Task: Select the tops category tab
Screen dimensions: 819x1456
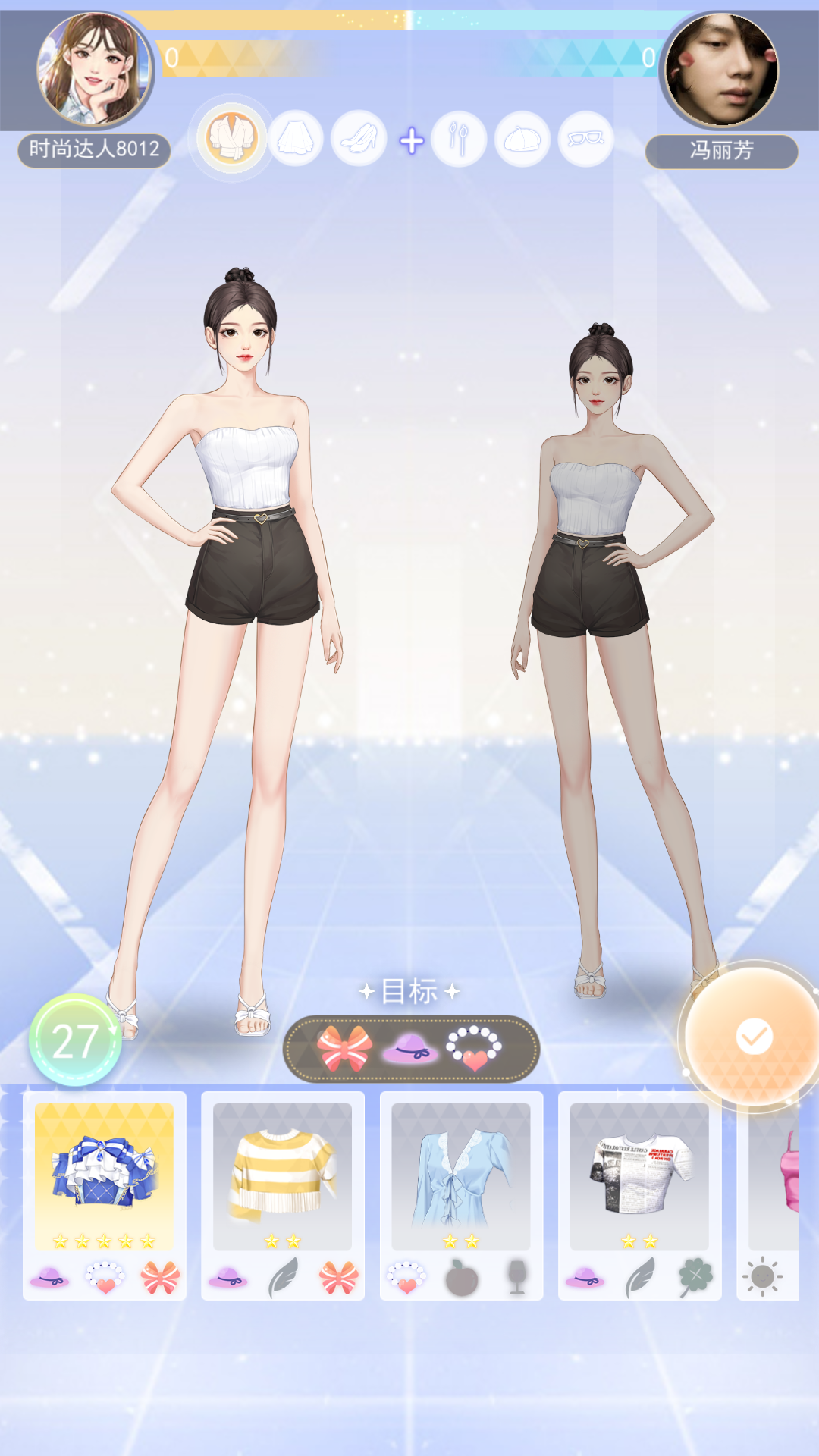Action: point(232,140)
